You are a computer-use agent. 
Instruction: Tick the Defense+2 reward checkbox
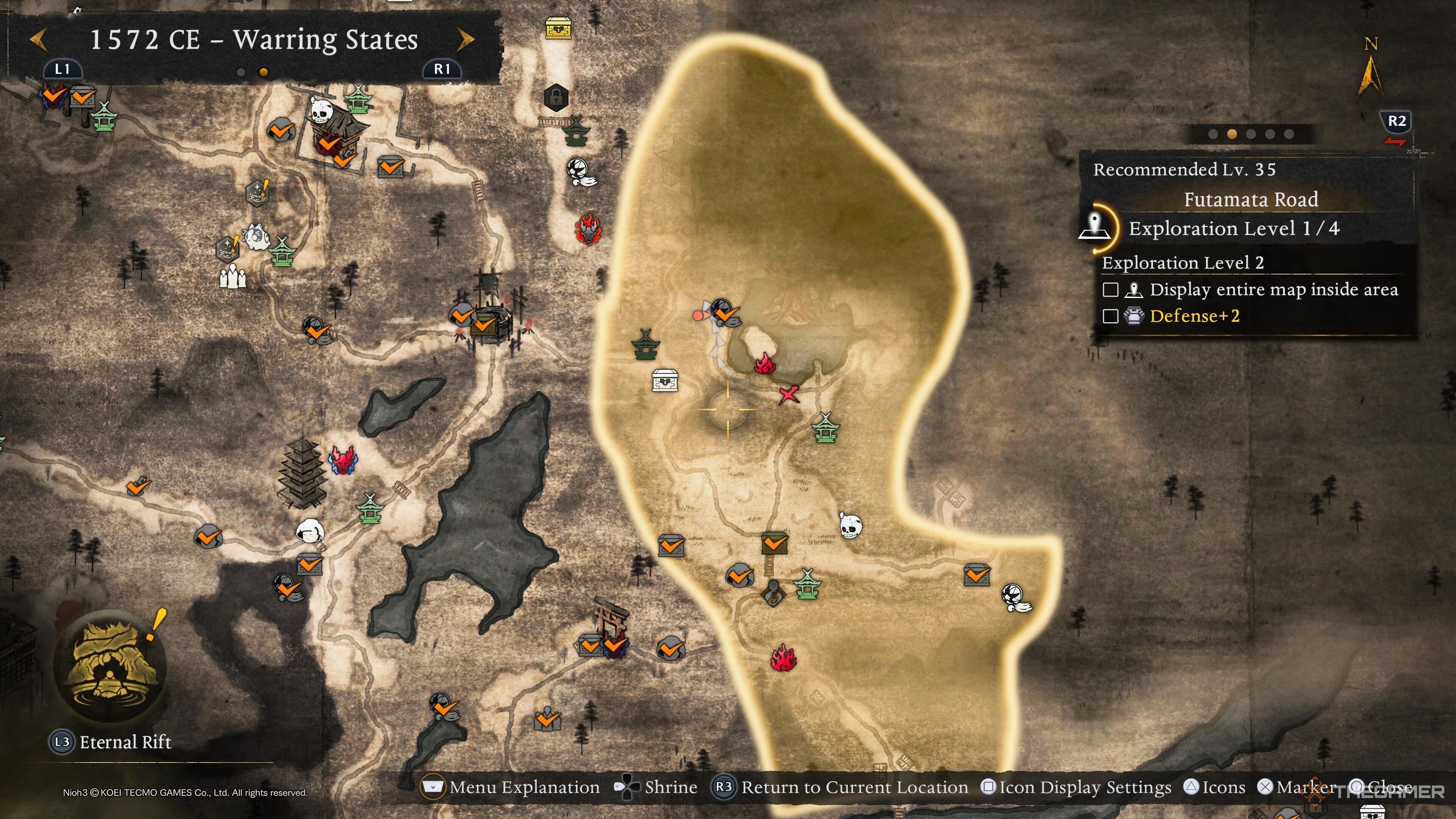click(1110, 316)
